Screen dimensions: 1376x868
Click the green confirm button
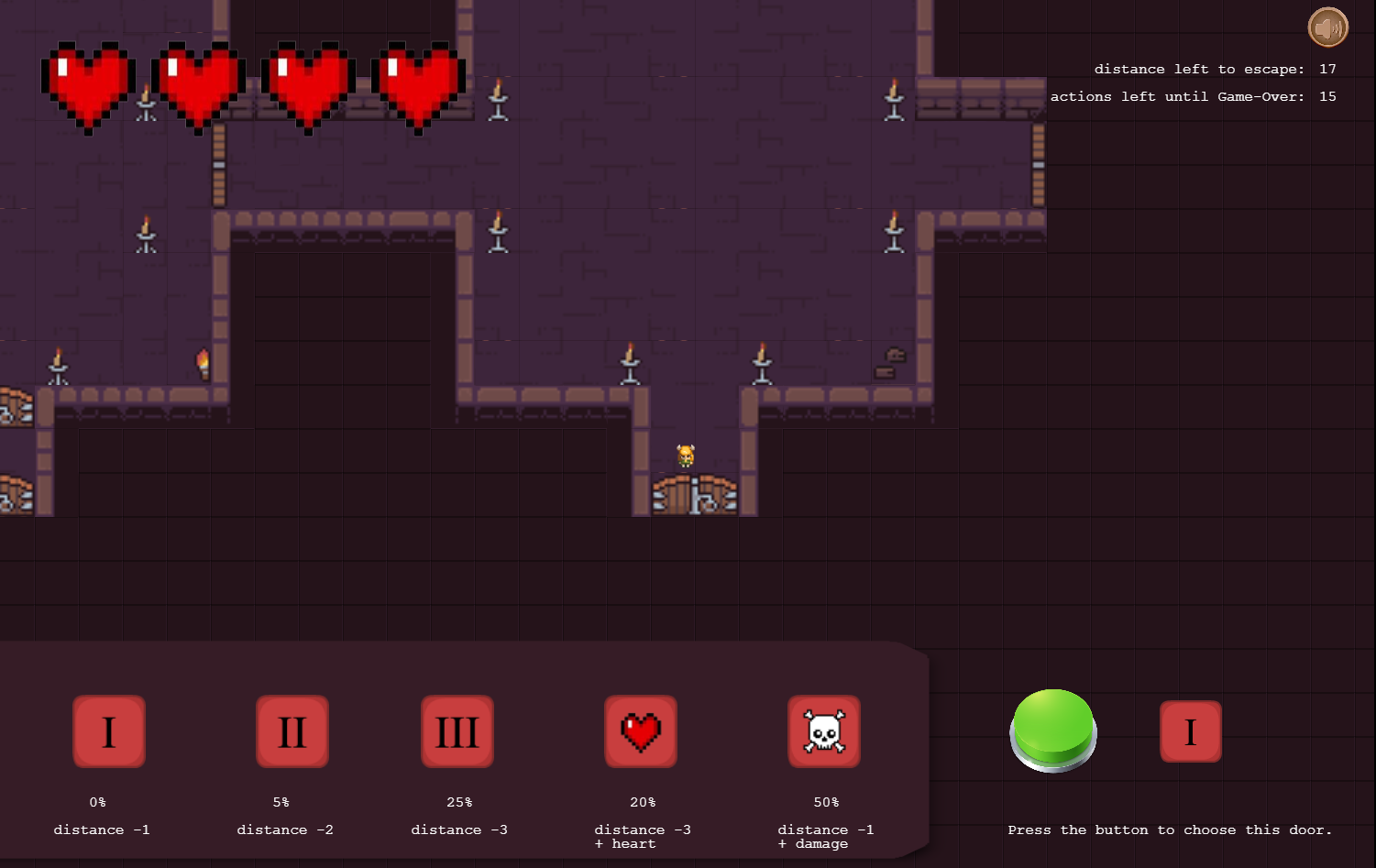1053,729
